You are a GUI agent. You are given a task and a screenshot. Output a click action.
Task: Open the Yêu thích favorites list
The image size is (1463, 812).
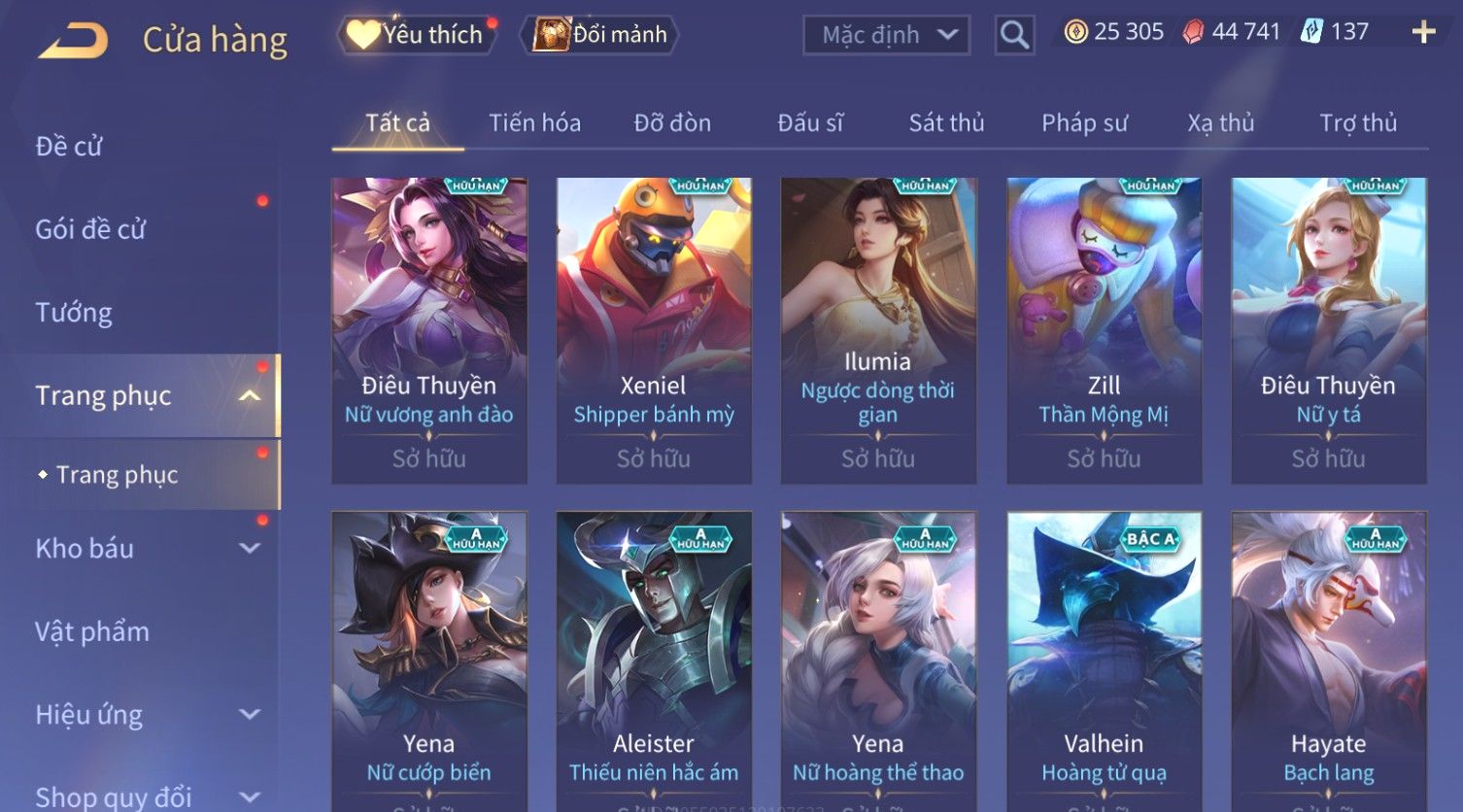(x=418, y=35)
